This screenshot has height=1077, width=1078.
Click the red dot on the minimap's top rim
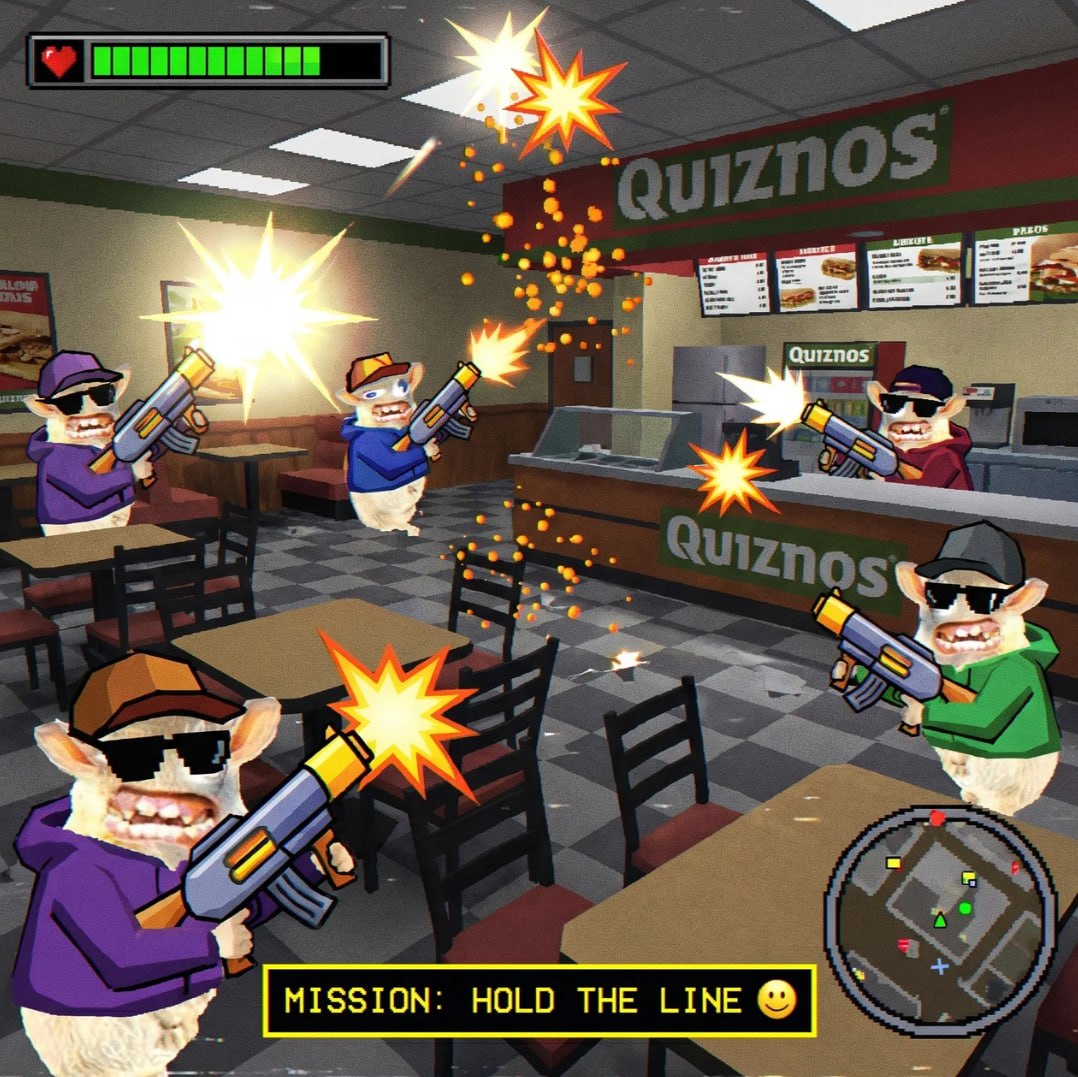click(x=937, y=819)
